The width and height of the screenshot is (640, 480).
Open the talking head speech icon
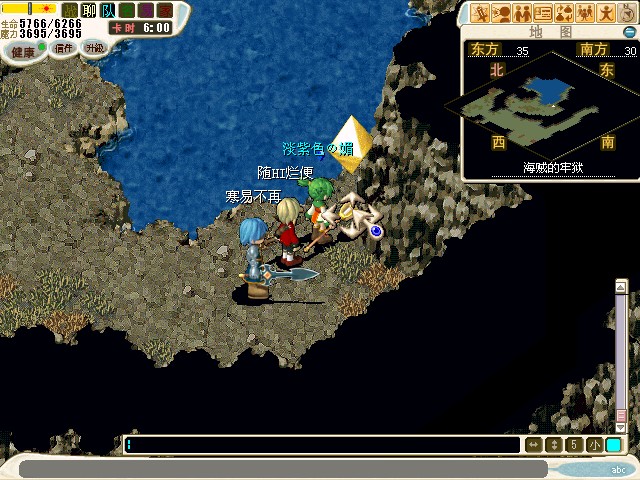tap(502, 13)
